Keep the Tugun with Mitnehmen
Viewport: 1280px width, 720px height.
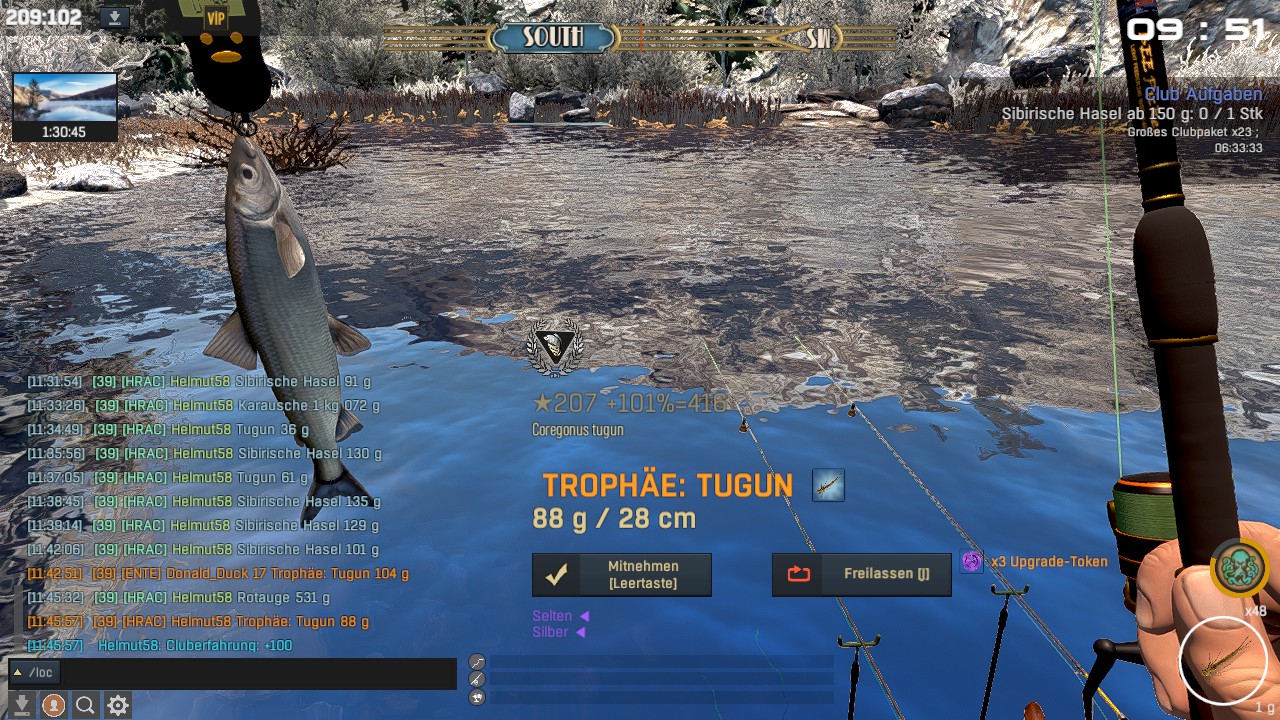[621, 575]
